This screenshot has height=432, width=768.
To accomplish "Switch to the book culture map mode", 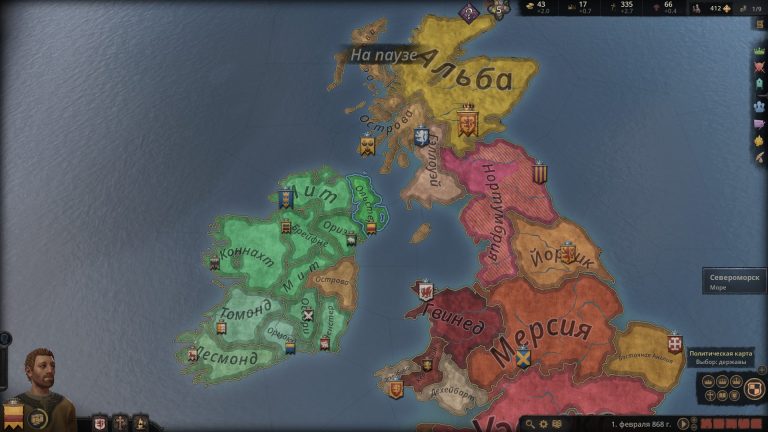I will point(723,396).
